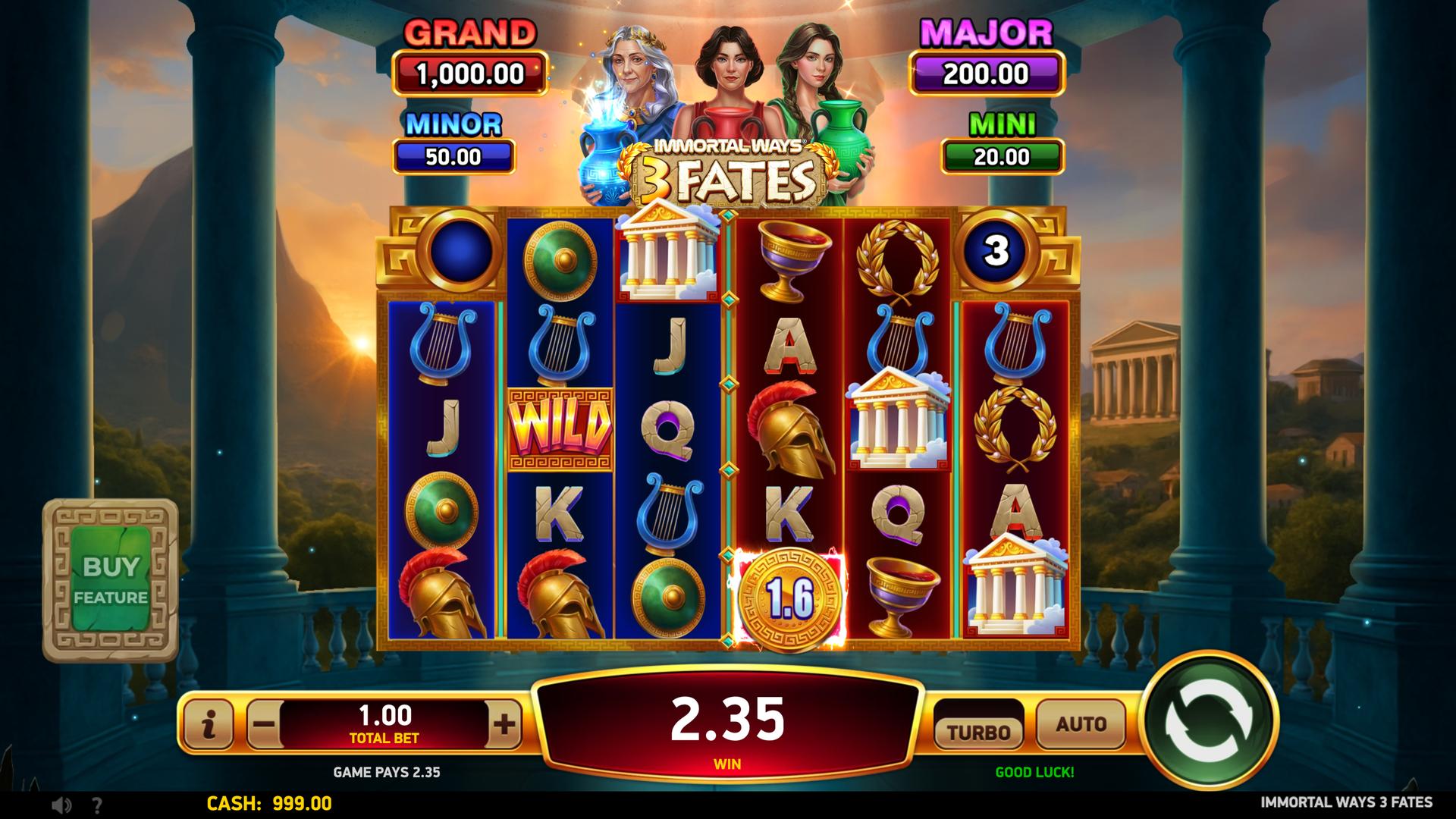Open the Buy Feature menu
The width and height of the screenshot is (1456, 819).
pyautogui.click(x=111, y=580)
